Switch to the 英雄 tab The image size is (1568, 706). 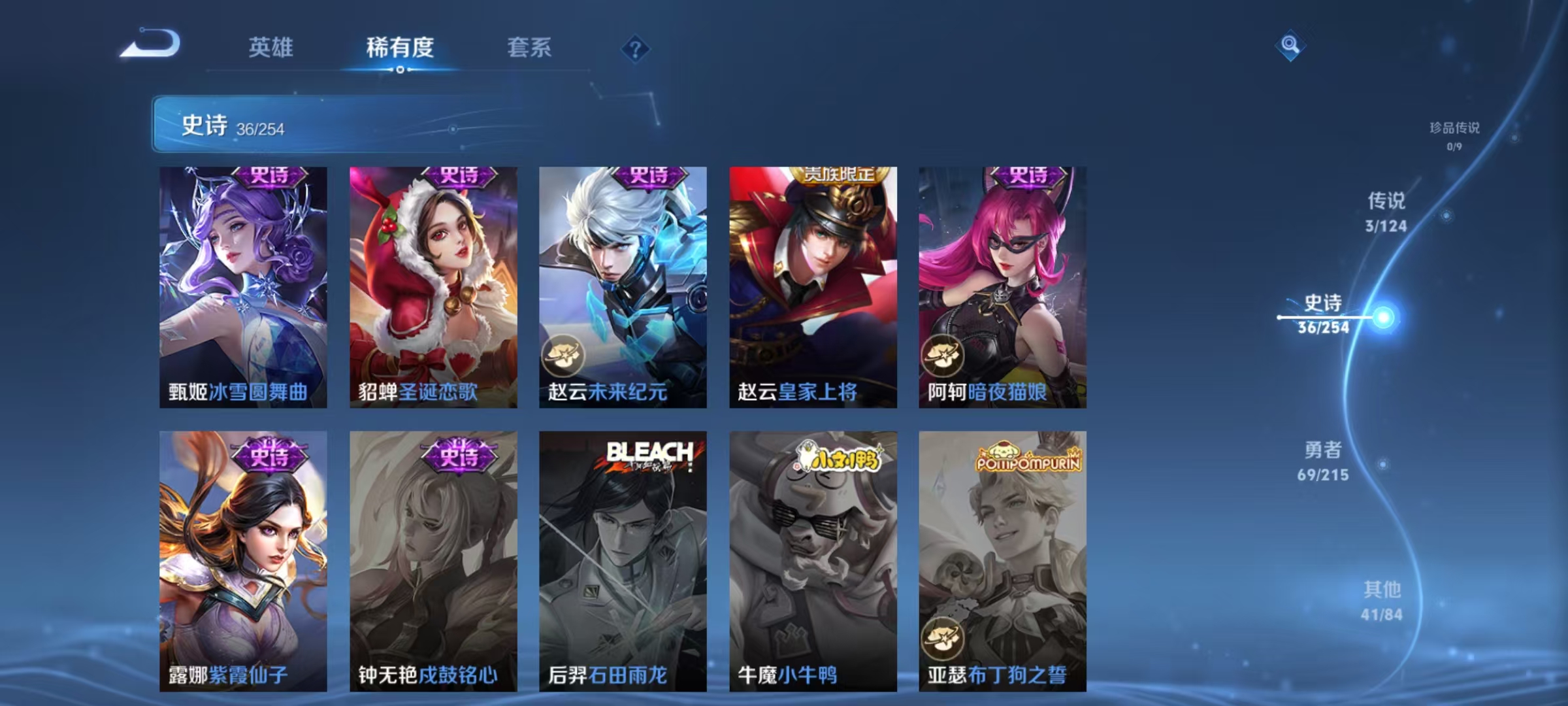272,48
